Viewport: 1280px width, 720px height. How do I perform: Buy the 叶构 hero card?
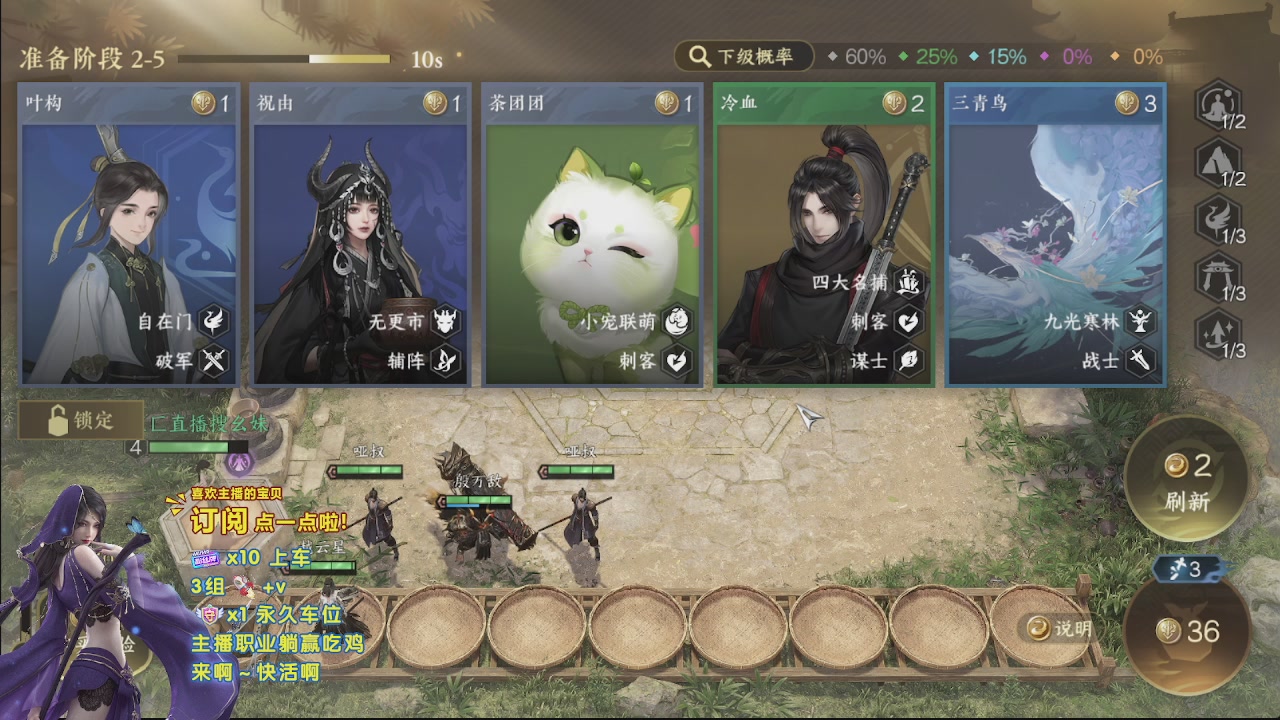tap(128, 235)
